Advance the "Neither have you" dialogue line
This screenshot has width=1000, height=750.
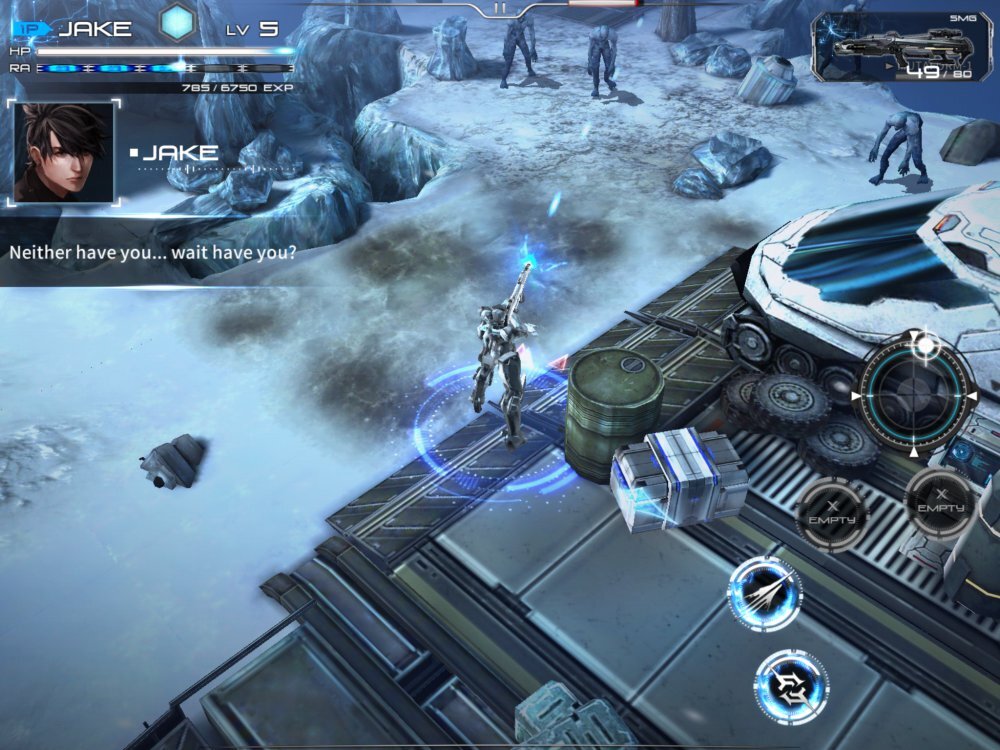(153, 252)
